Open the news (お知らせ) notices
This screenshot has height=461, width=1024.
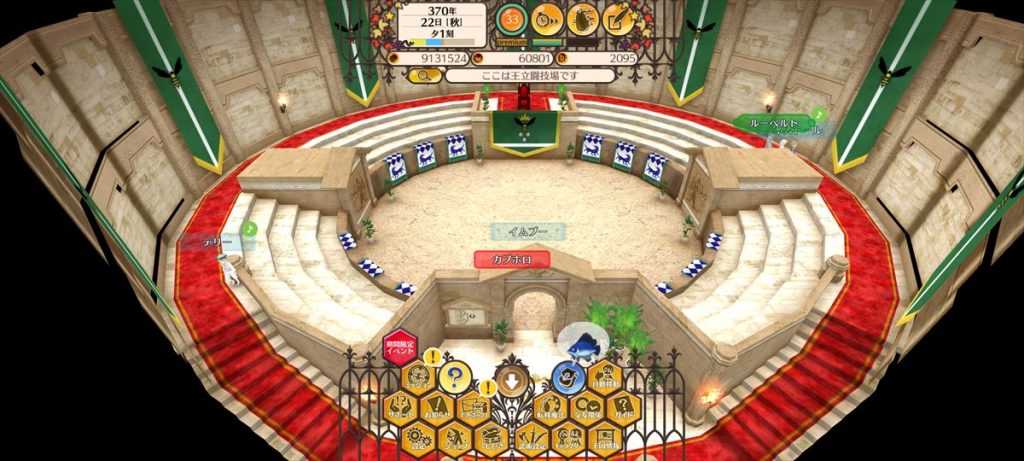pyautogui.click(x=437, y=408)
